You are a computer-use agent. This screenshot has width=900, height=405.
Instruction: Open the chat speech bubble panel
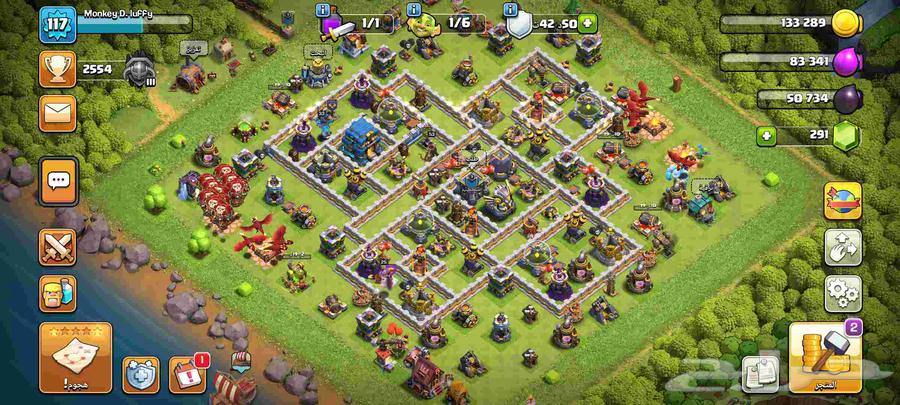click(x=58, y=181)
